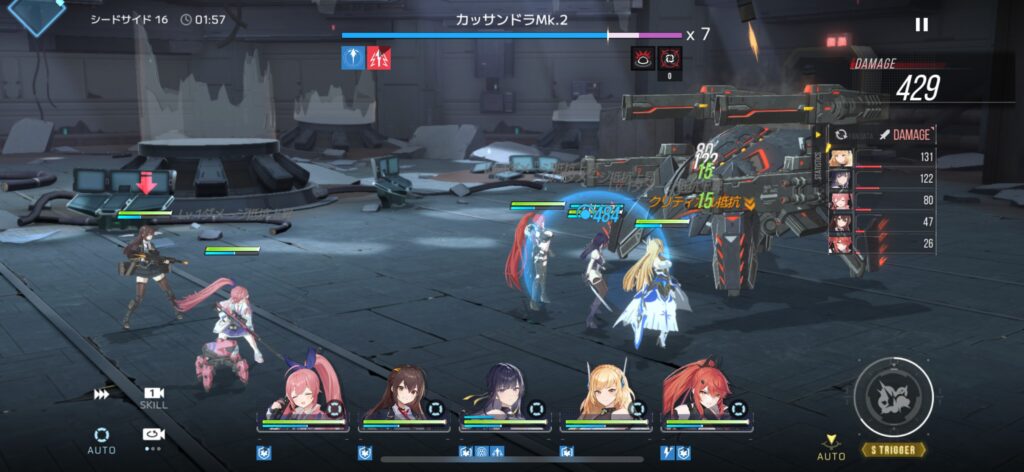
Task: Cycle the statistics panel display type
Action: tap(841, 134)
